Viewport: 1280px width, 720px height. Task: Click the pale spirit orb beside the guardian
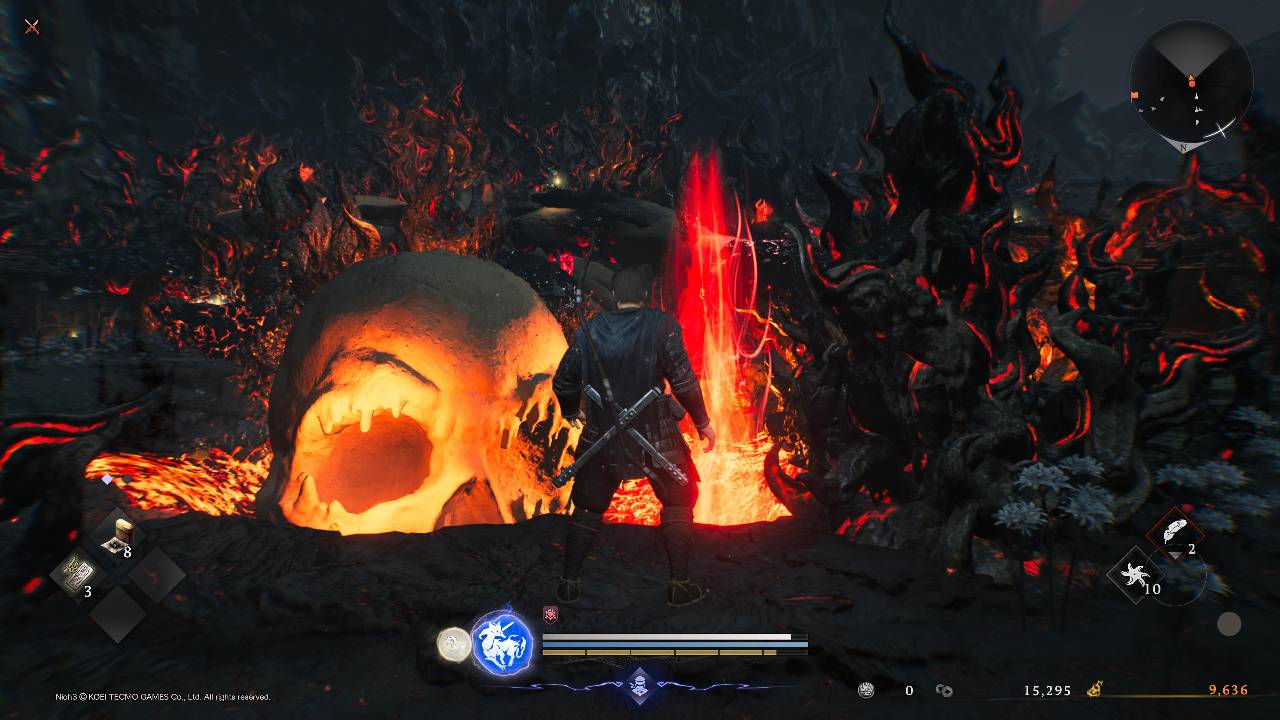(454, 644)
